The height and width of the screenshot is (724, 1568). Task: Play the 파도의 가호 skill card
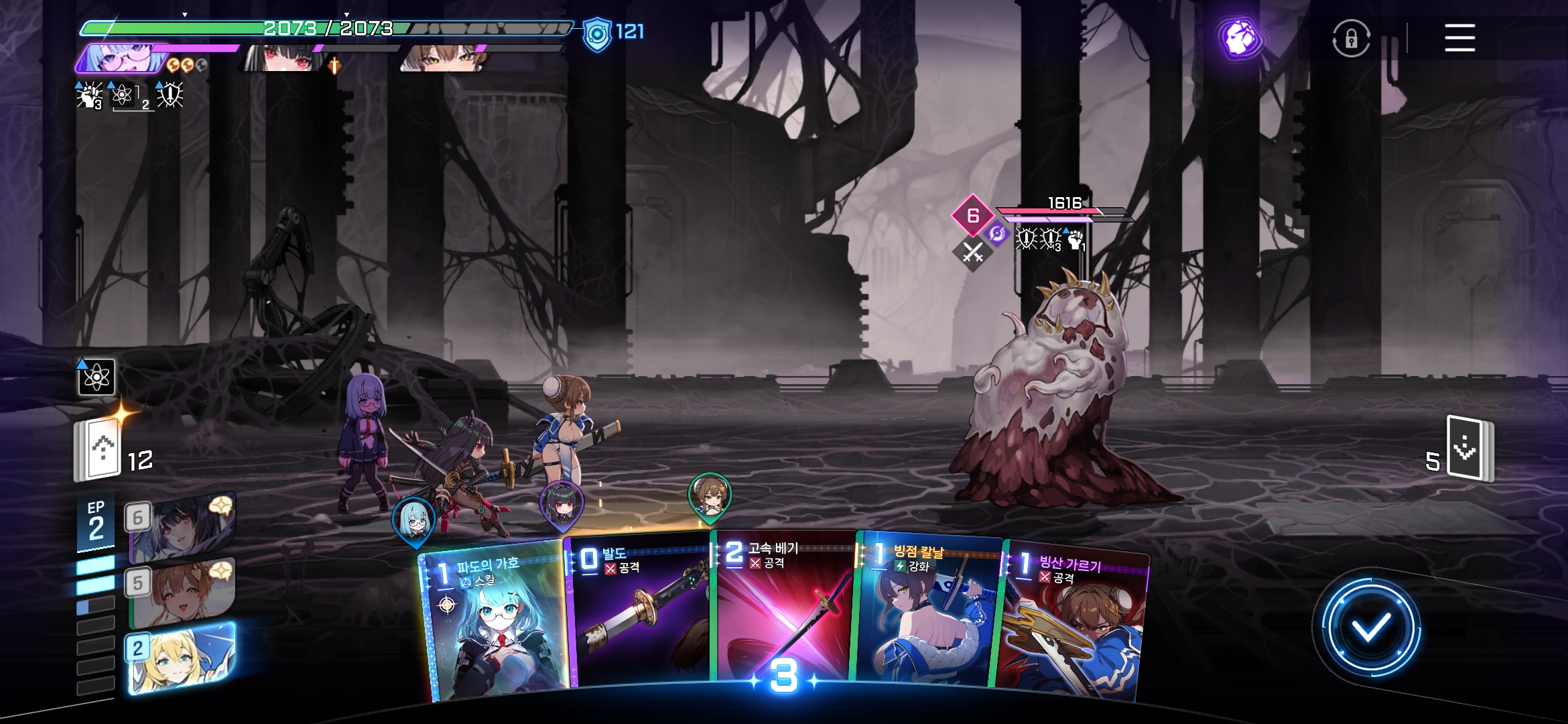pos(493,623)
